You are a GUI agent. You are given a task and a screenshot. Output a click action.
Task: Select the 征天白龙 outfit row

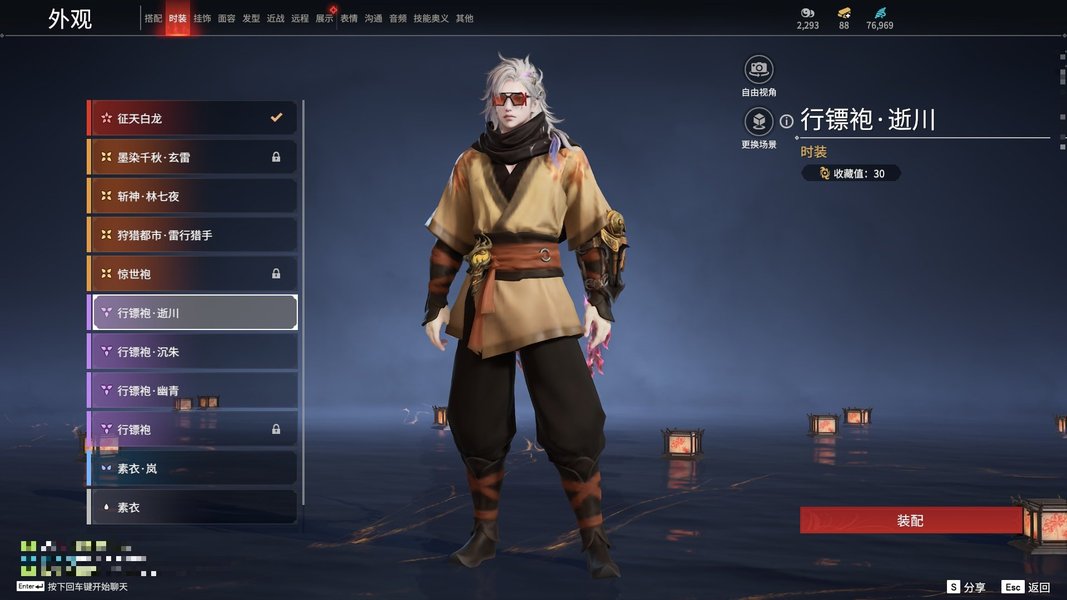click(192, 118)
